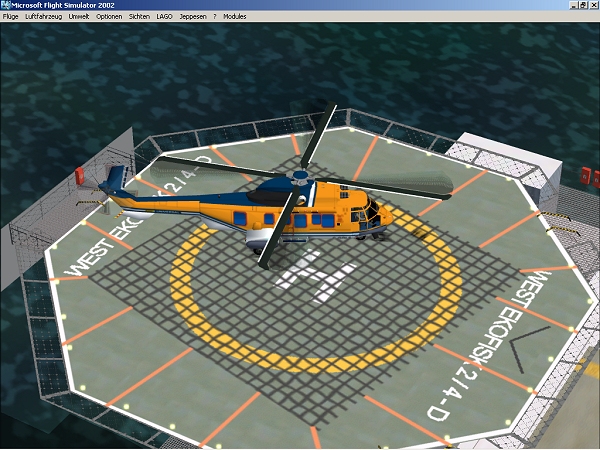This screenshot has height=450, width=600.
Task: Open the question mark help menu
Action: (214, 17)
